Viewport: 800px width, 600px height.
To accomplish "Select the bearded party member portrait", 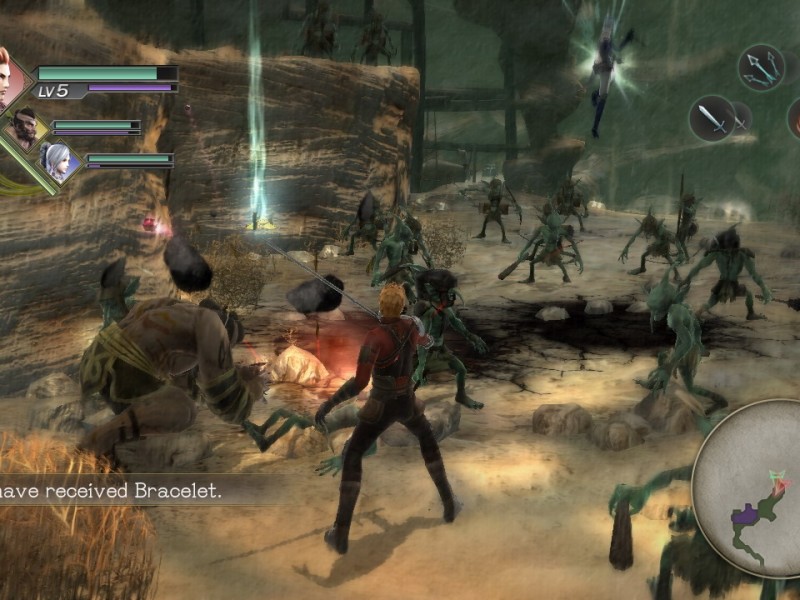I will point(25,126).
